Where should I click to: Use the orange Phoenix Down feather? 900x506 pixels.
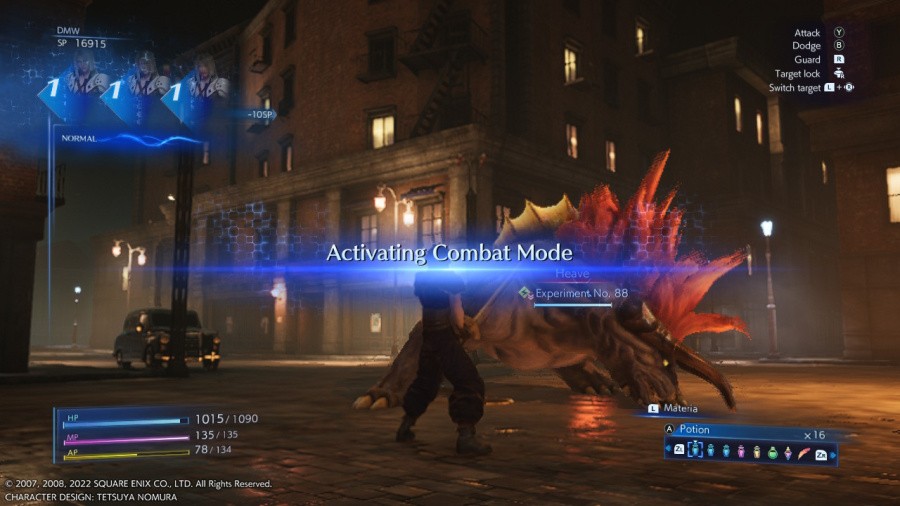click(x=804, y=453)
